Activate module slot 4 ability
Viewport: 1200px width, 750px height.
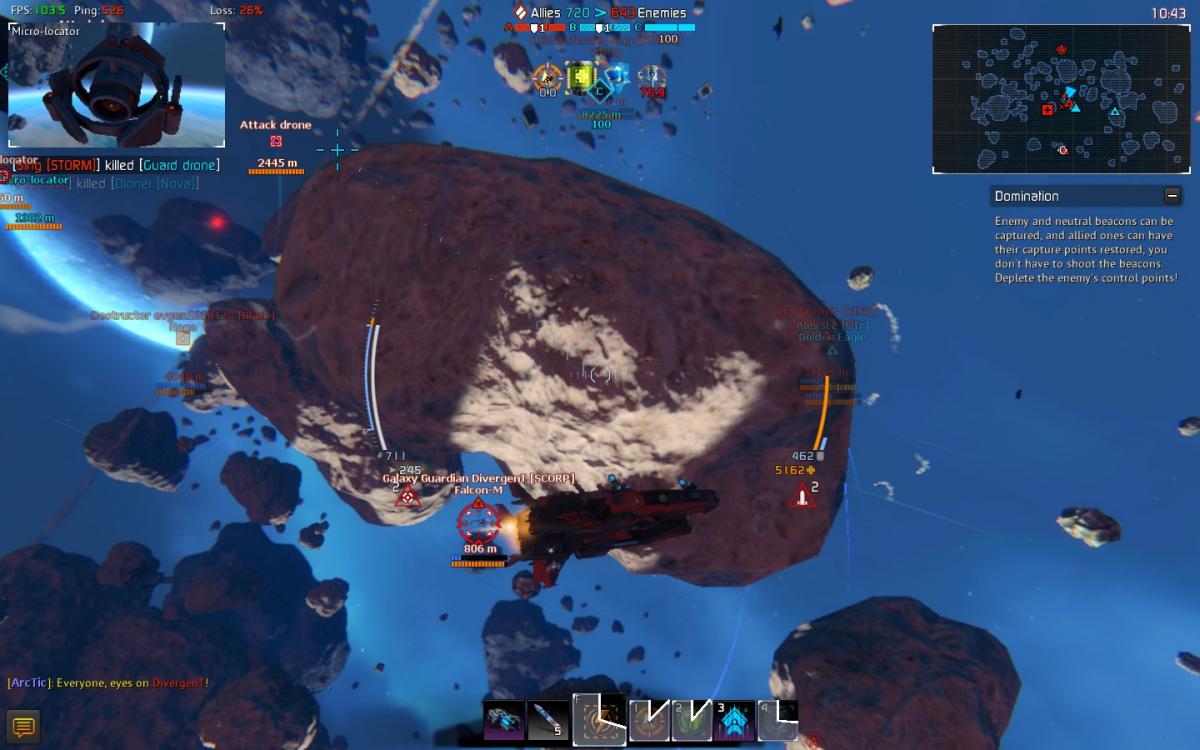pyautogui.click(x=777, y=721)
